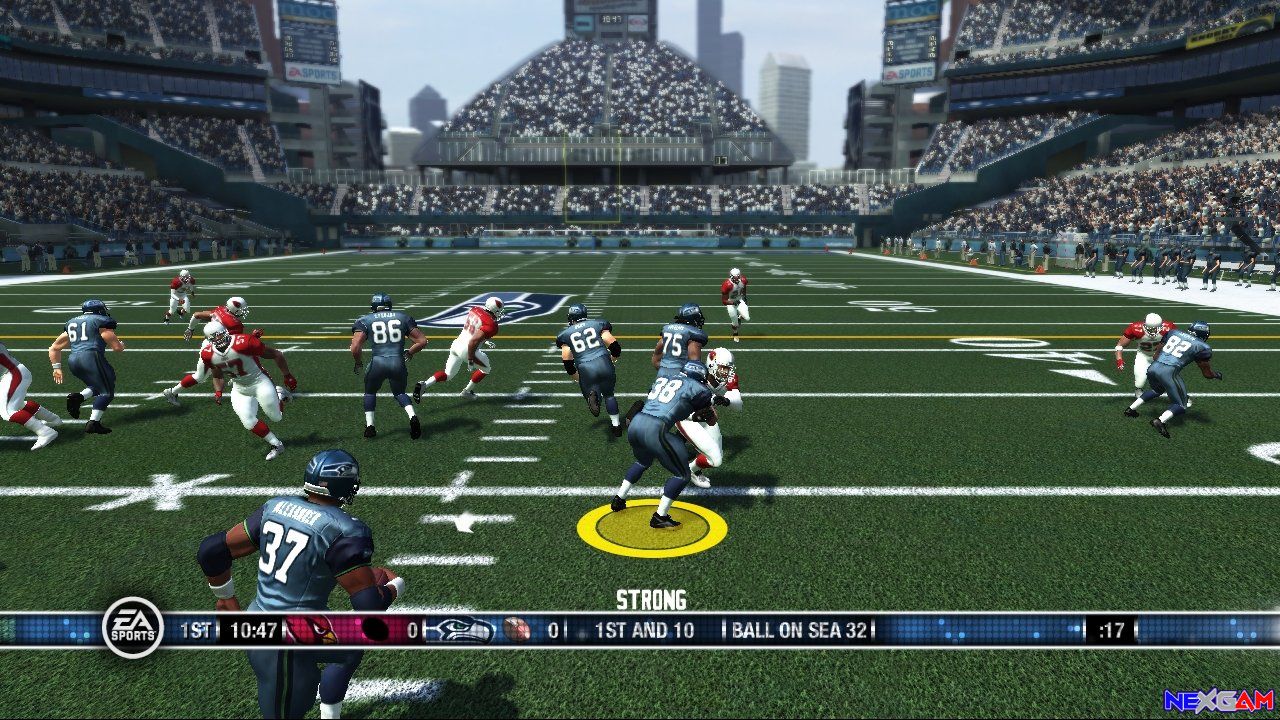Open the NEXGAM watermark link
Screen dimensions: 1280x720
(x=1218, y=700)
